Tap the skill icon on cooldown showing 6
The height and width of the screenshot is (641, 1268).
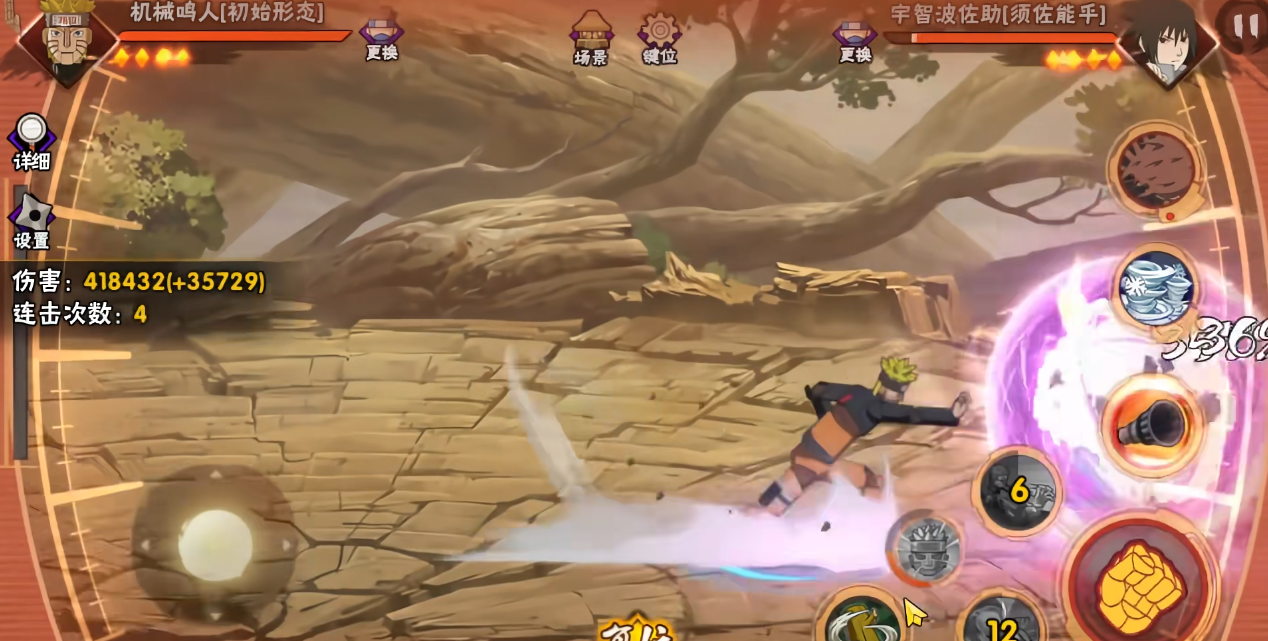1018,491
